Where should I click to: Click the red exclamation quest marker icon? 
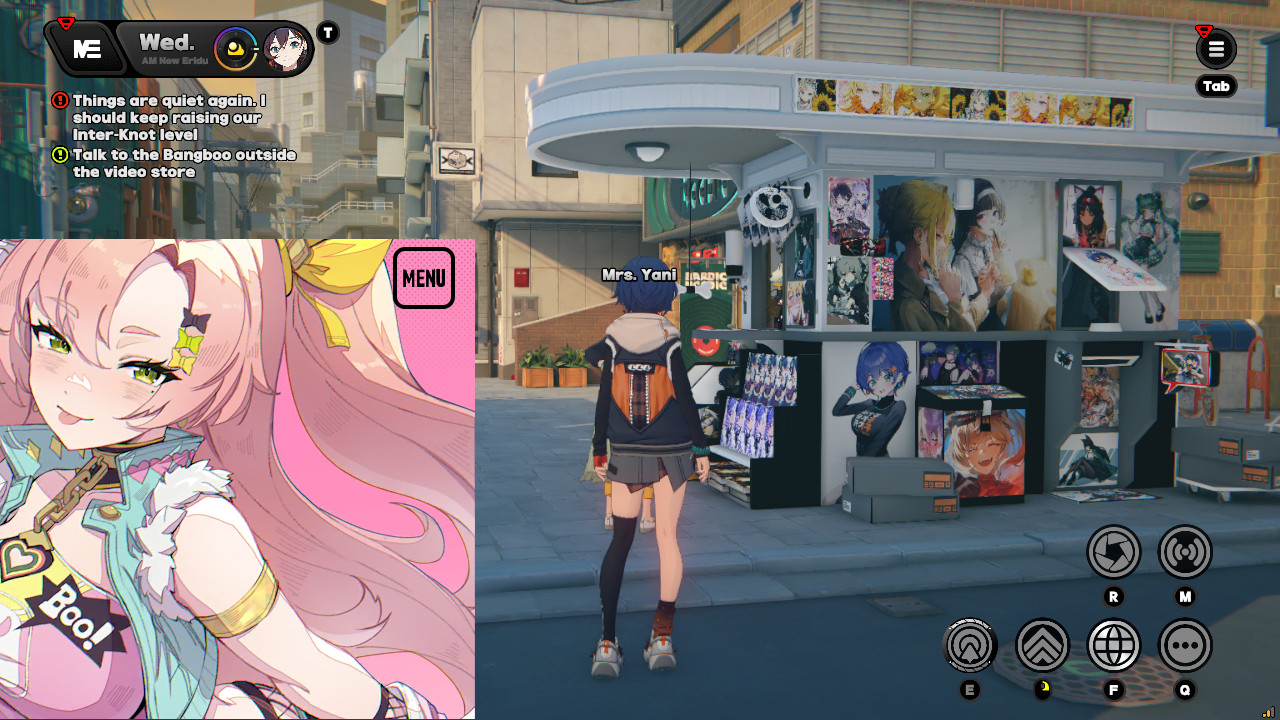coord(62,100)
